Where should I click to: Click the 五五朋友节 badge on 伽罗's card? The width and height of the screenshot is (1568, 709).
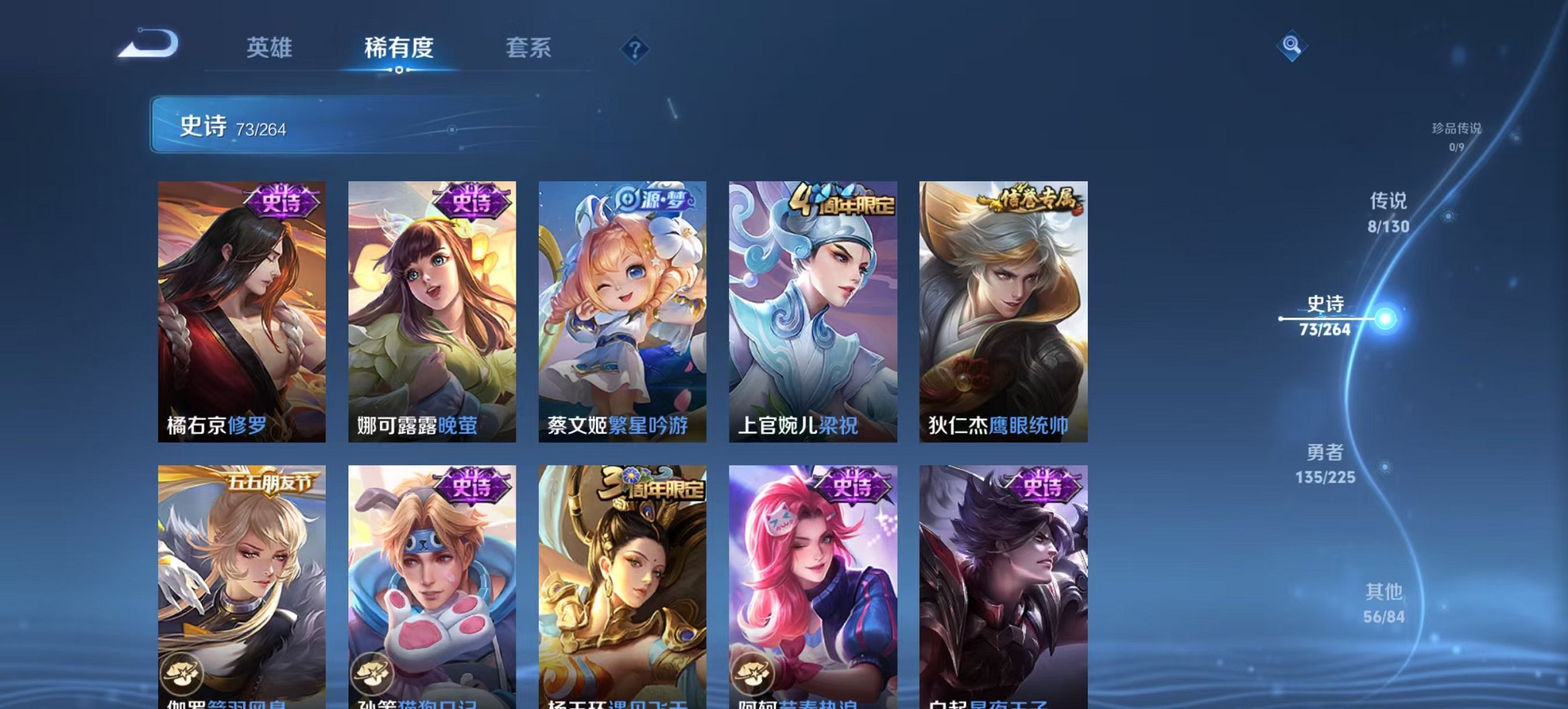point(270,483)
